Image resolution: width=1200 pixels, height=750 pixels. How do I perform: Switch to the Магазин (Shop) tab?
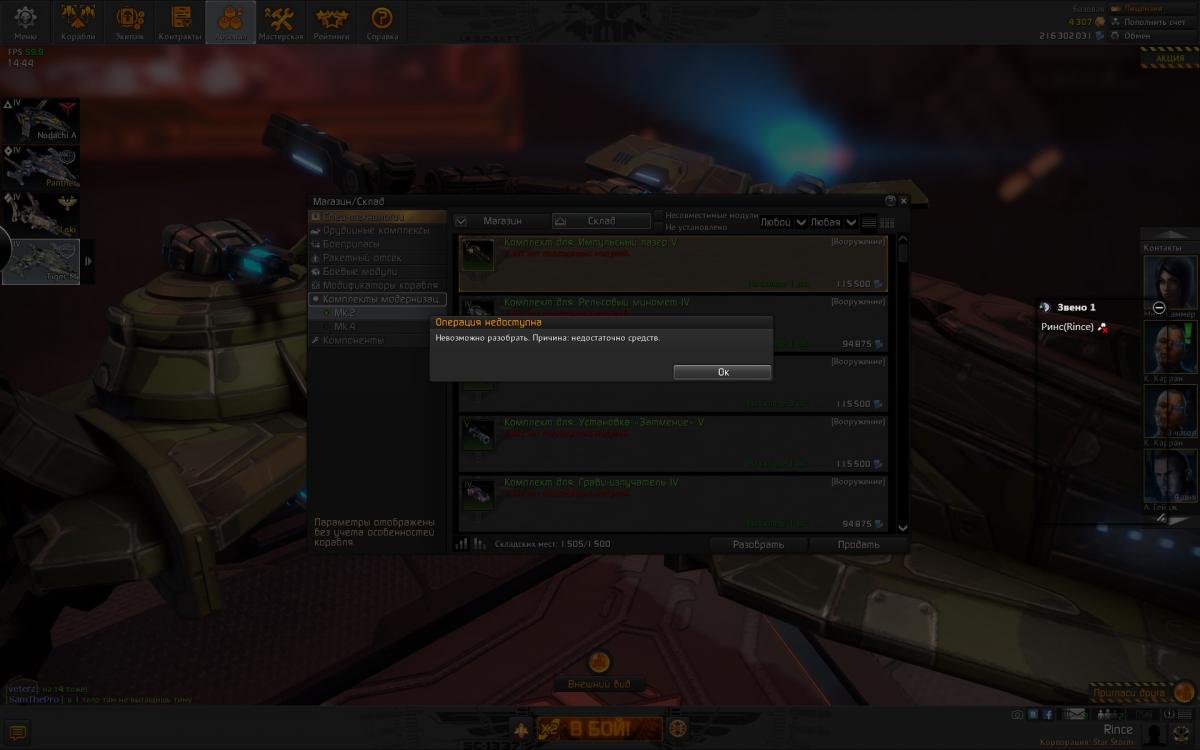(501, 221)
